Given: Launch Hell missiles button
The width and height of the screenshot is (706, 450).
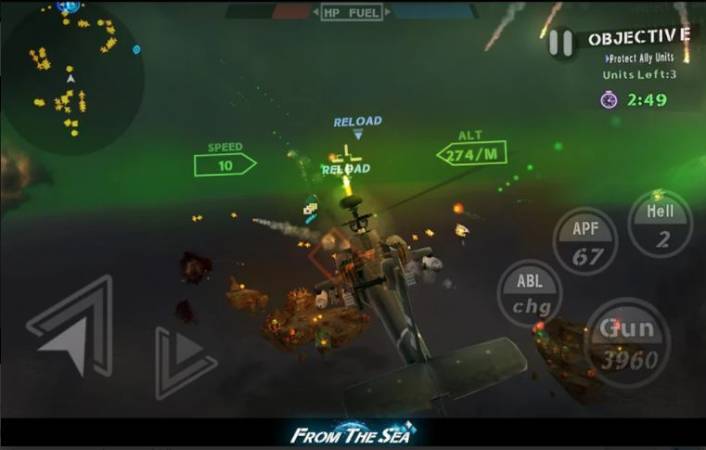Looking at the screenshot, I should coord(660,223).
